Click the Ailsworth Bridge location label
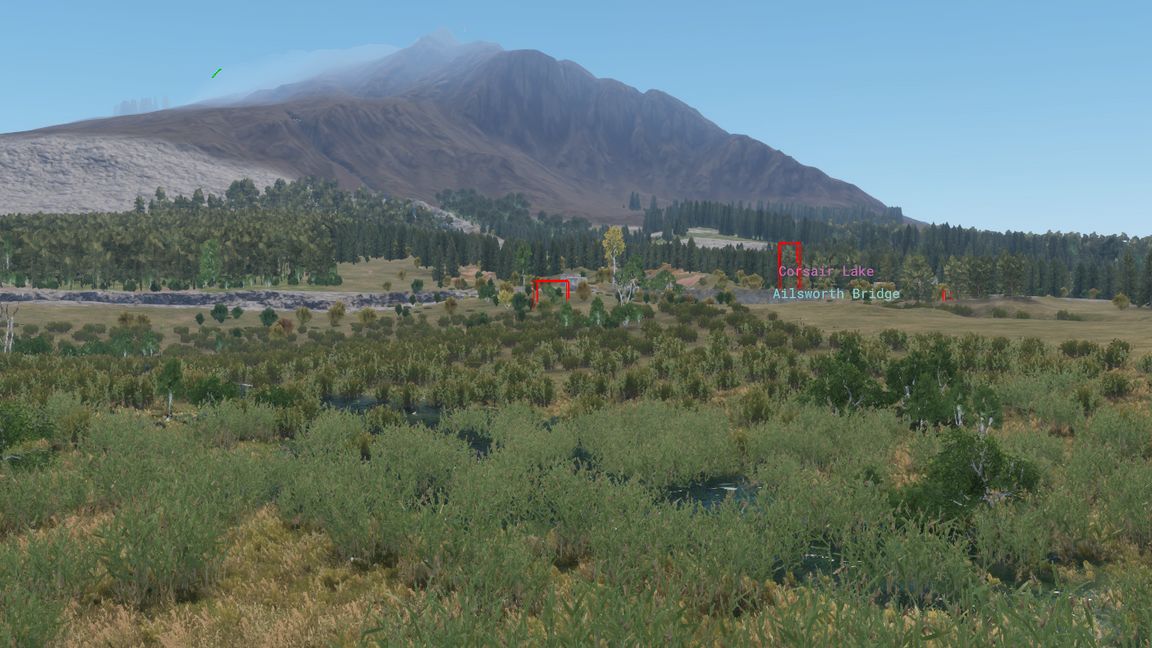1152x648 pixels. click(x=835, y=294)
